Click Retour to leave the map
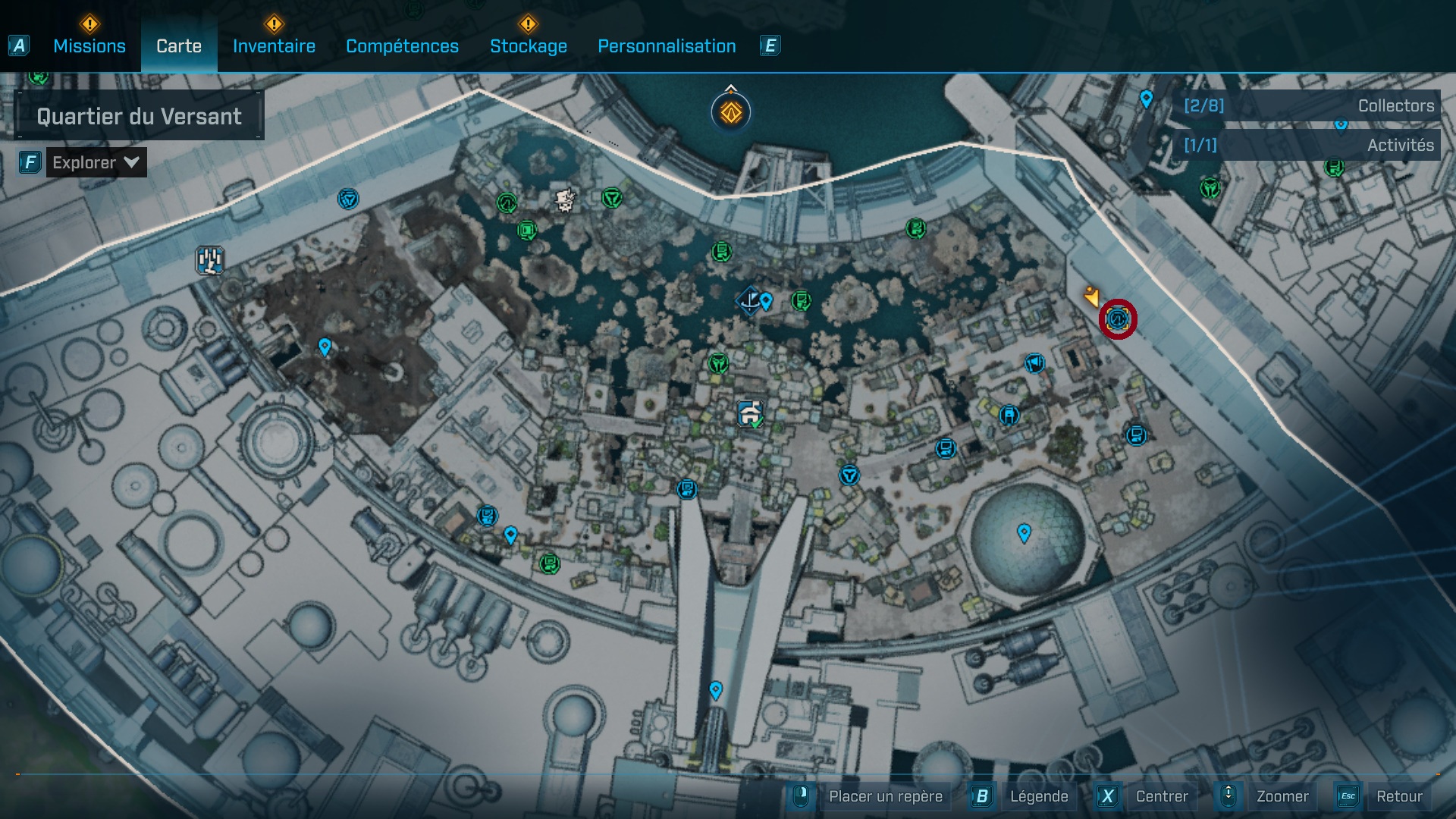This screenshot has height=819, width=1456. click(1398, 796)
